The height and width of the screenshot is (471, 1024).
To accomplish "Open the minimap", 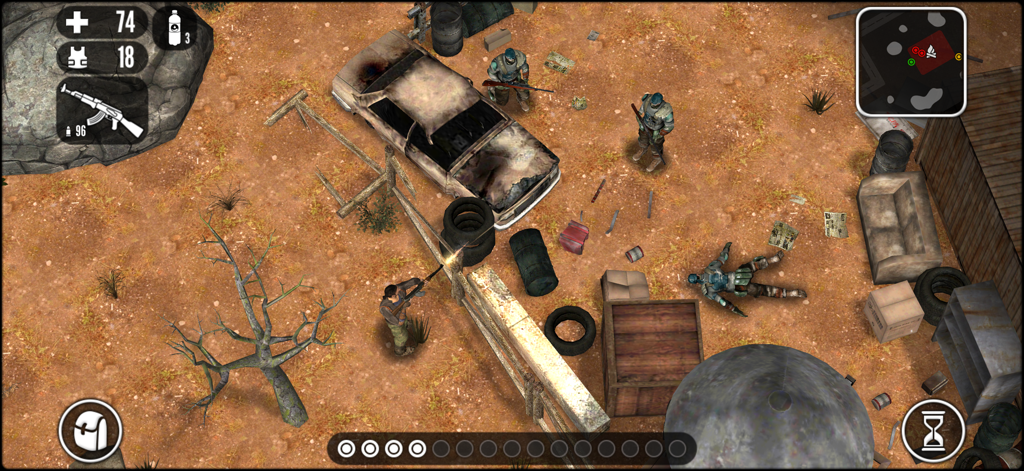I will tap(911, 61).
